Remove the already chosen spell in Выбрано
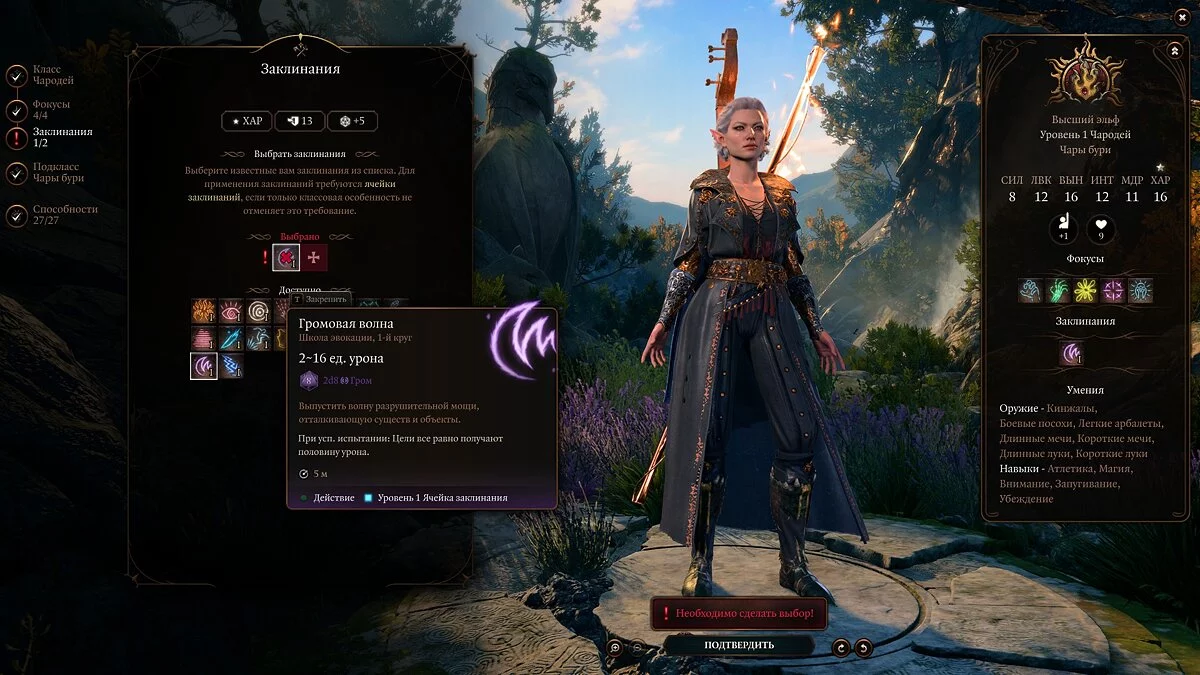The image size is (1200, 675). [286, 258]
